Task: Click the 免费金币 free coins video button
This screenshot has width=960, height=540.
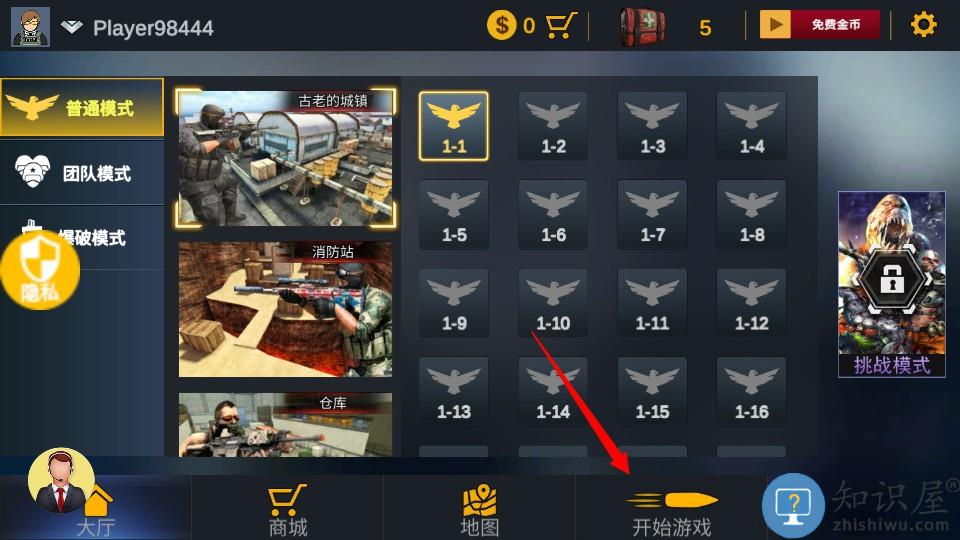Action: click(x=820, y=25)
